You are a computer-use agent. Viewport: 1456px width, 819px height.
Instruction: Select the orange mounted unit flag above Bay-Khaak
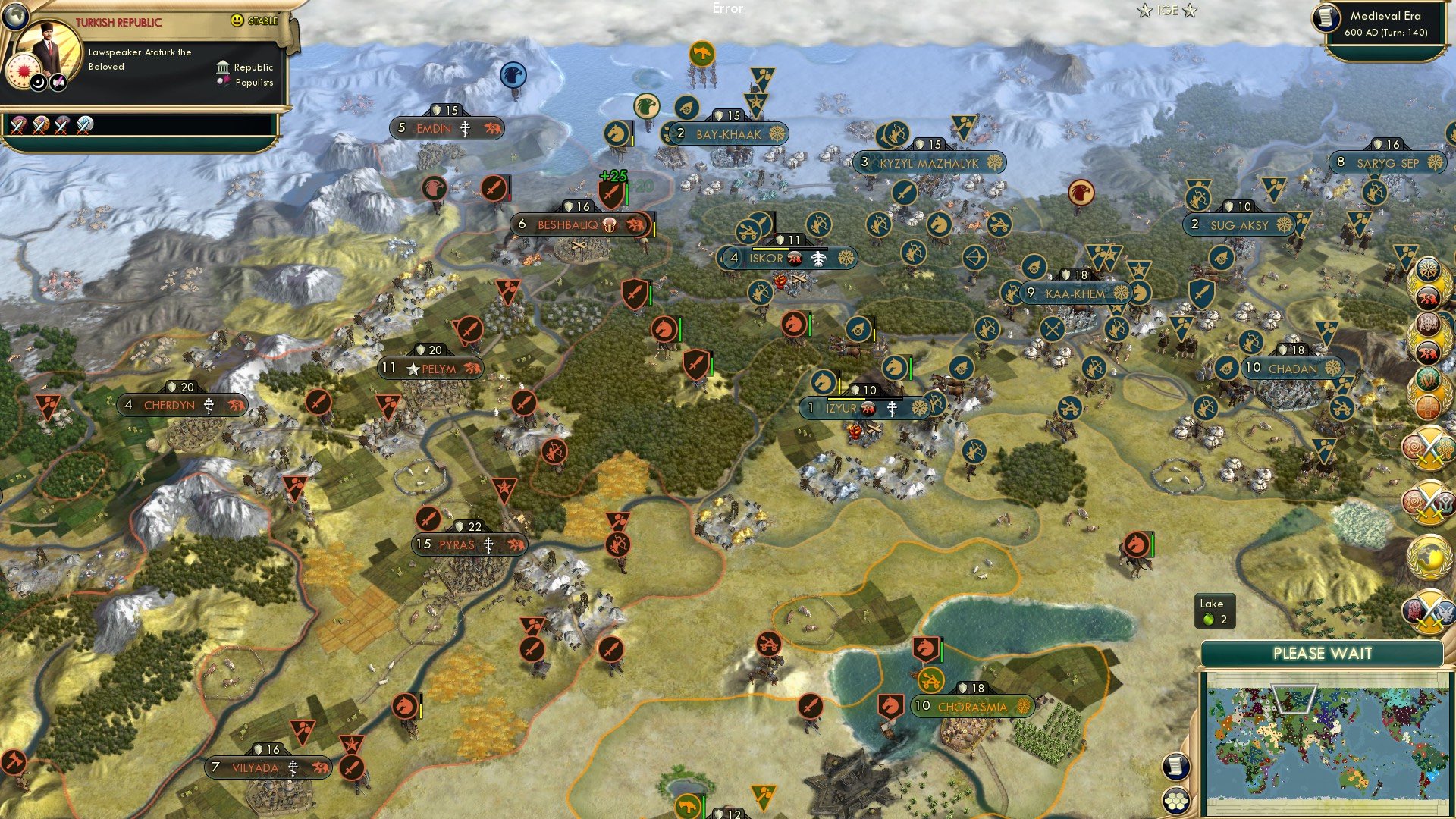[x=703, y=52]
